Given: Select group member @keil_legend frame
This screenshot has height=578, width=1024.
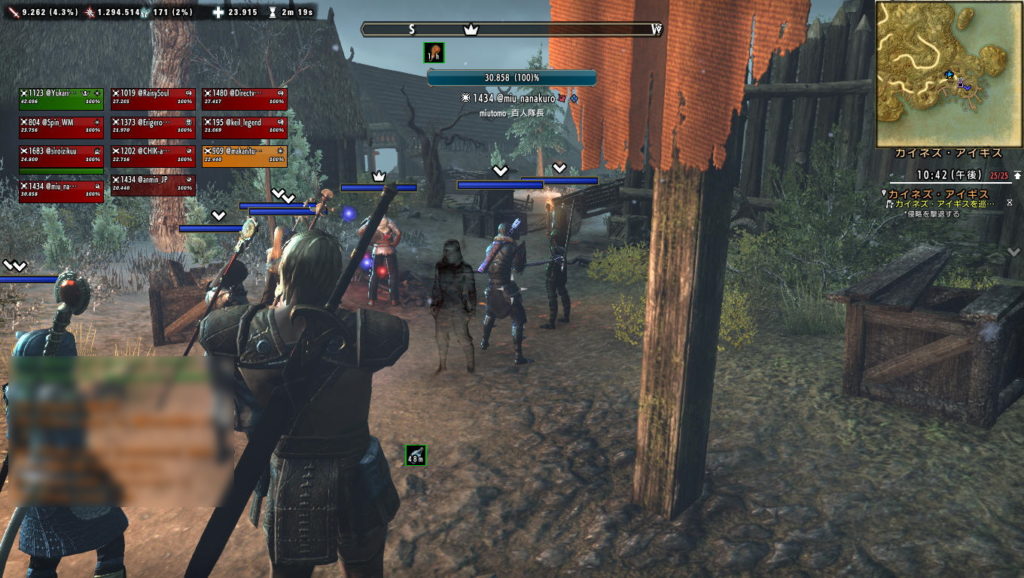Looking at the screenshot, I should [x=244, y=126].
